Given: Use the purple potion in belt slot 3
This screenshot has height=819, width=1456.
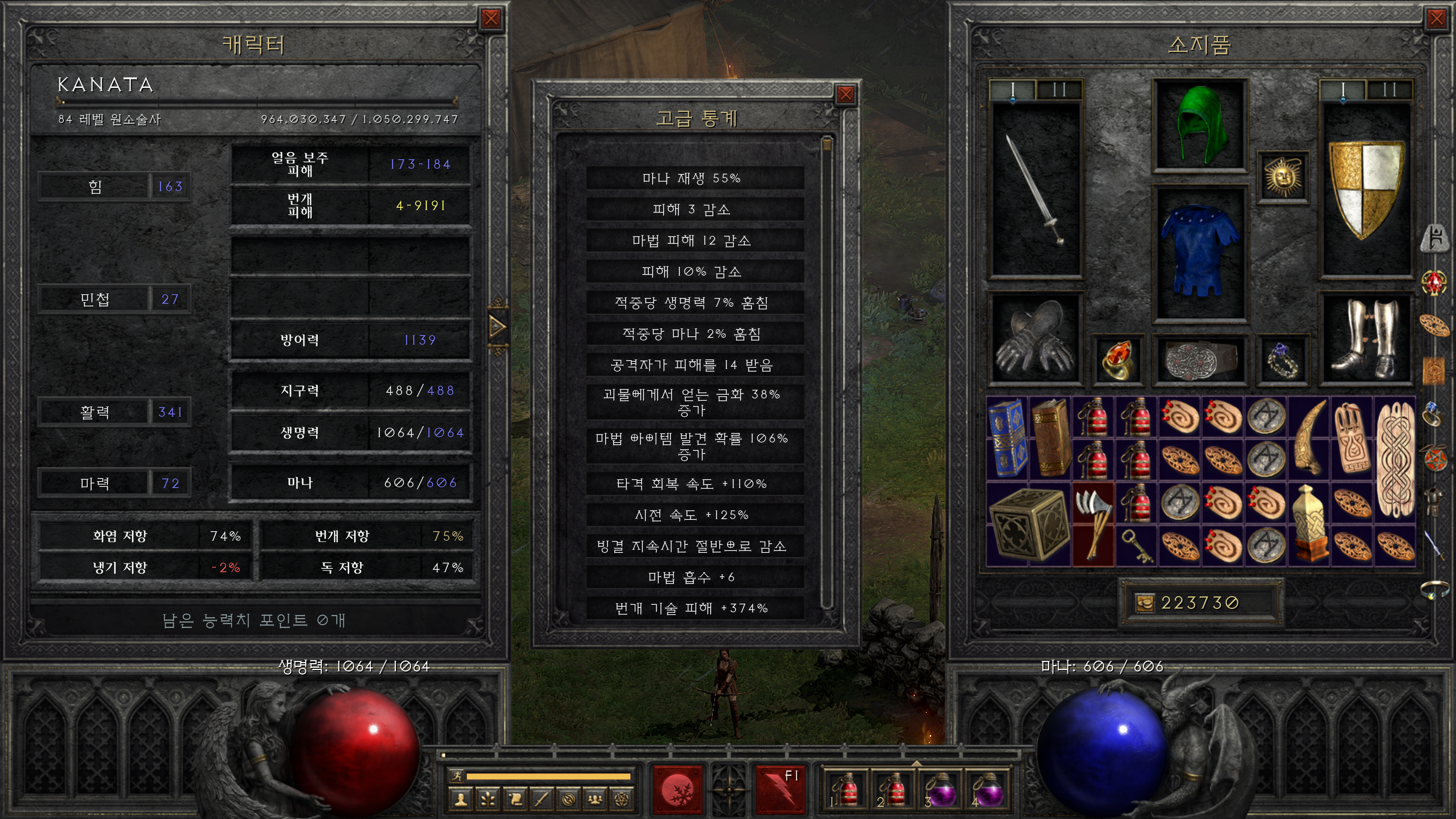Looking at the screenshot, I should [940, 789].
